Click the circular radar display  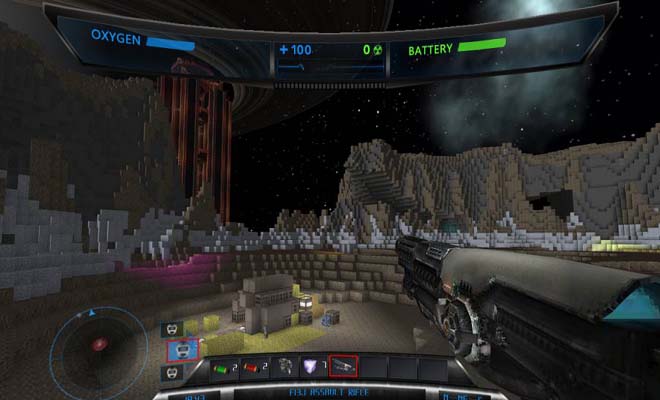(x=98, y=347)
